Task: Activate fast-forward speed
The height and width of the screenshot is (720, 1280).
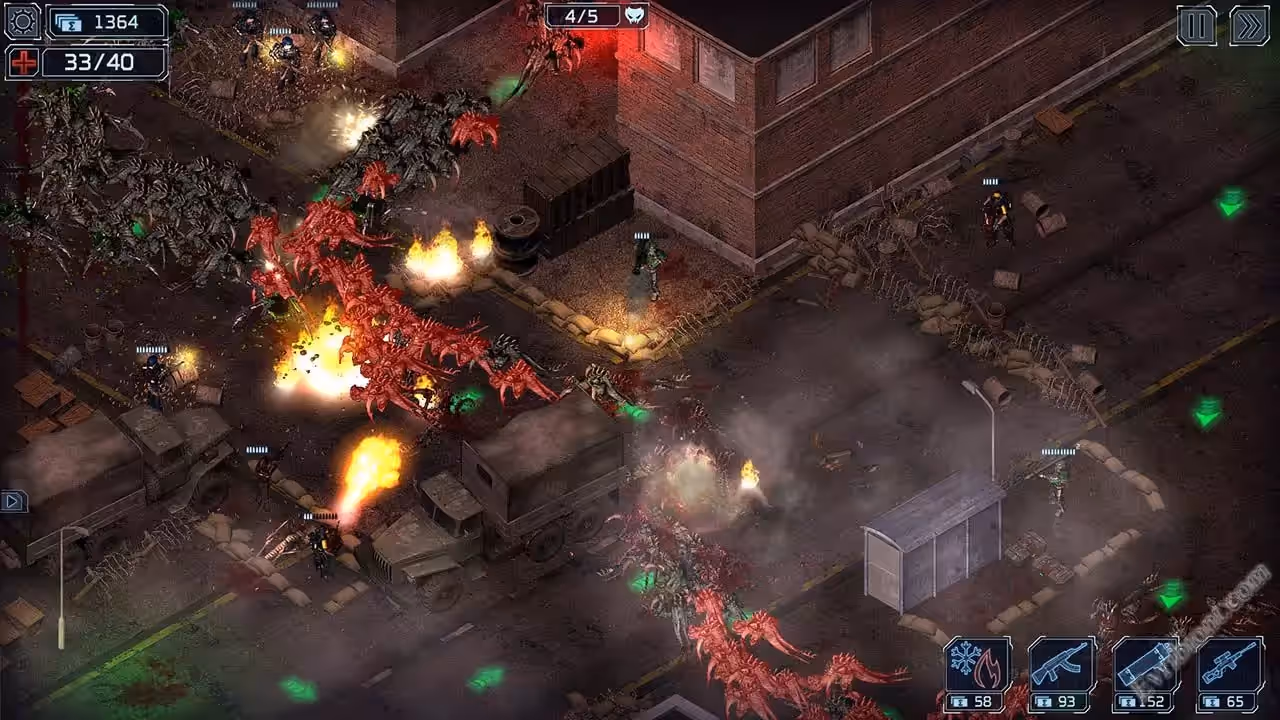Action: tap(1249, 25)
